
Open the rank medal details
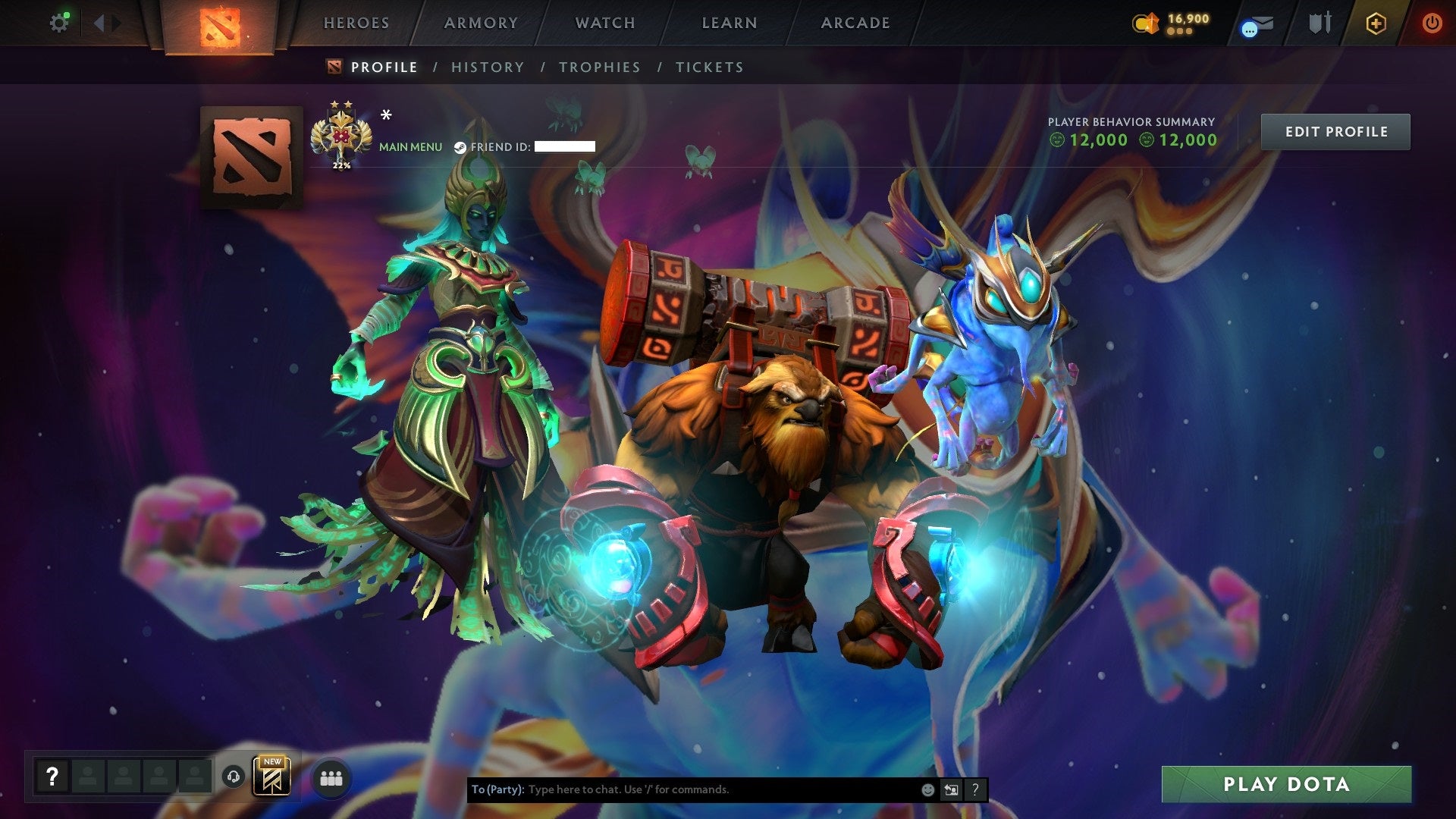[x=343, y=135]
